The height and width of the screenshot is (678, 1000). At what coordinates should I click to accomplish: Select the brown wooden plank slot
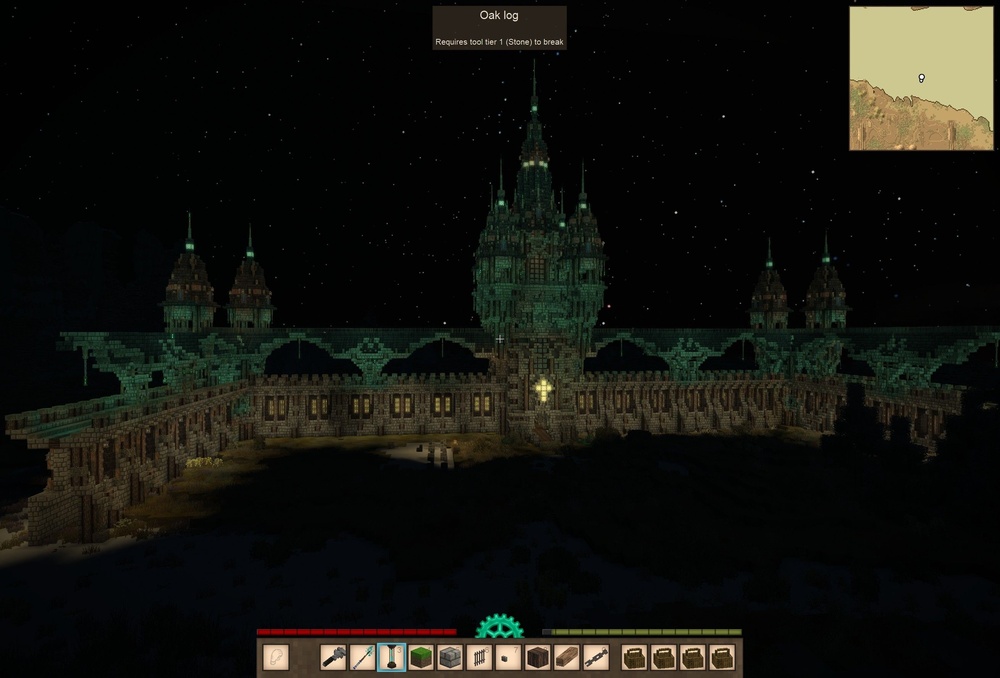coord(567,657)
